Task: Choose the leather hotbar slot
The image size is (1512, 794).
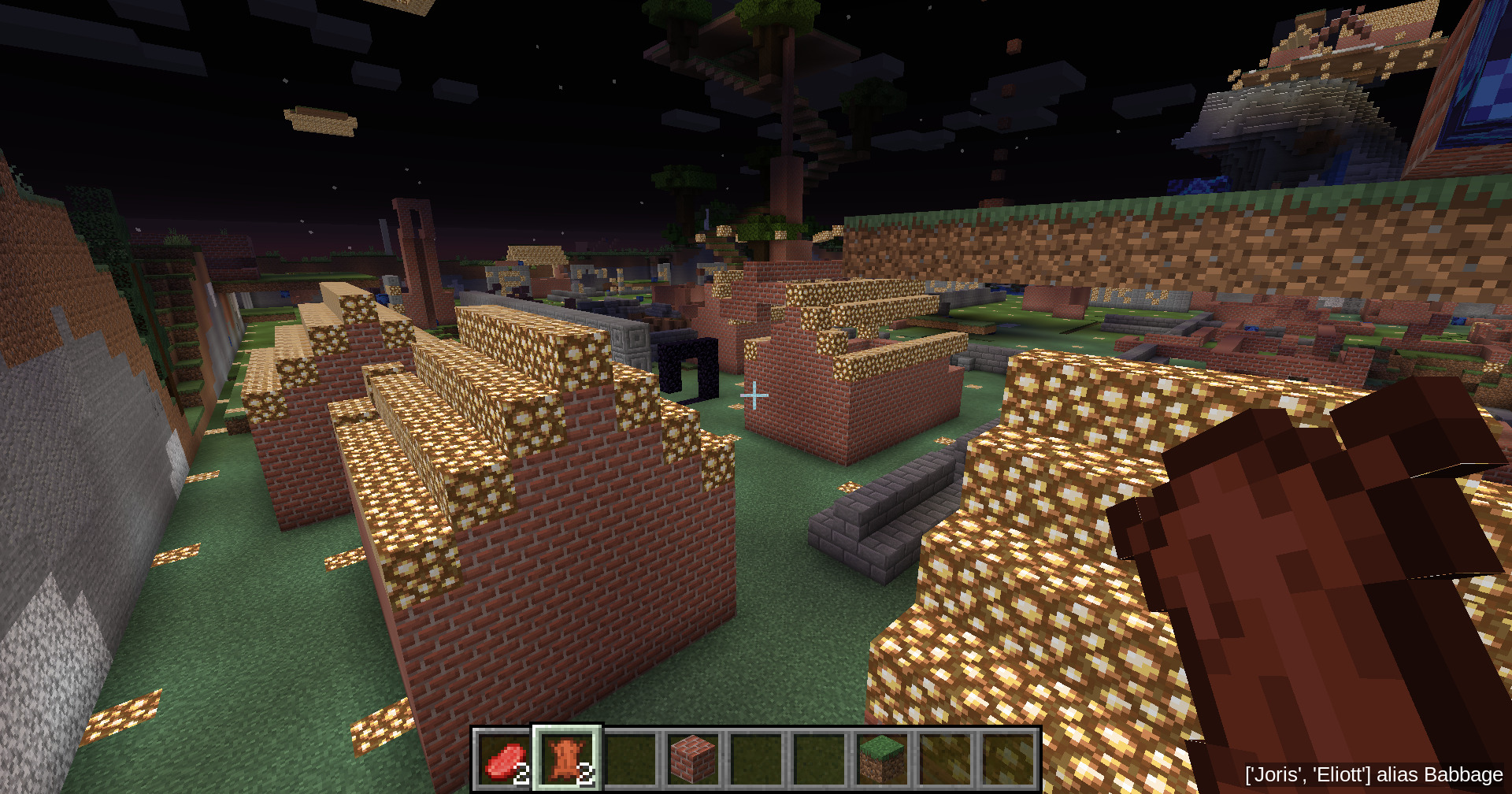Action: [x=568, y=759]
